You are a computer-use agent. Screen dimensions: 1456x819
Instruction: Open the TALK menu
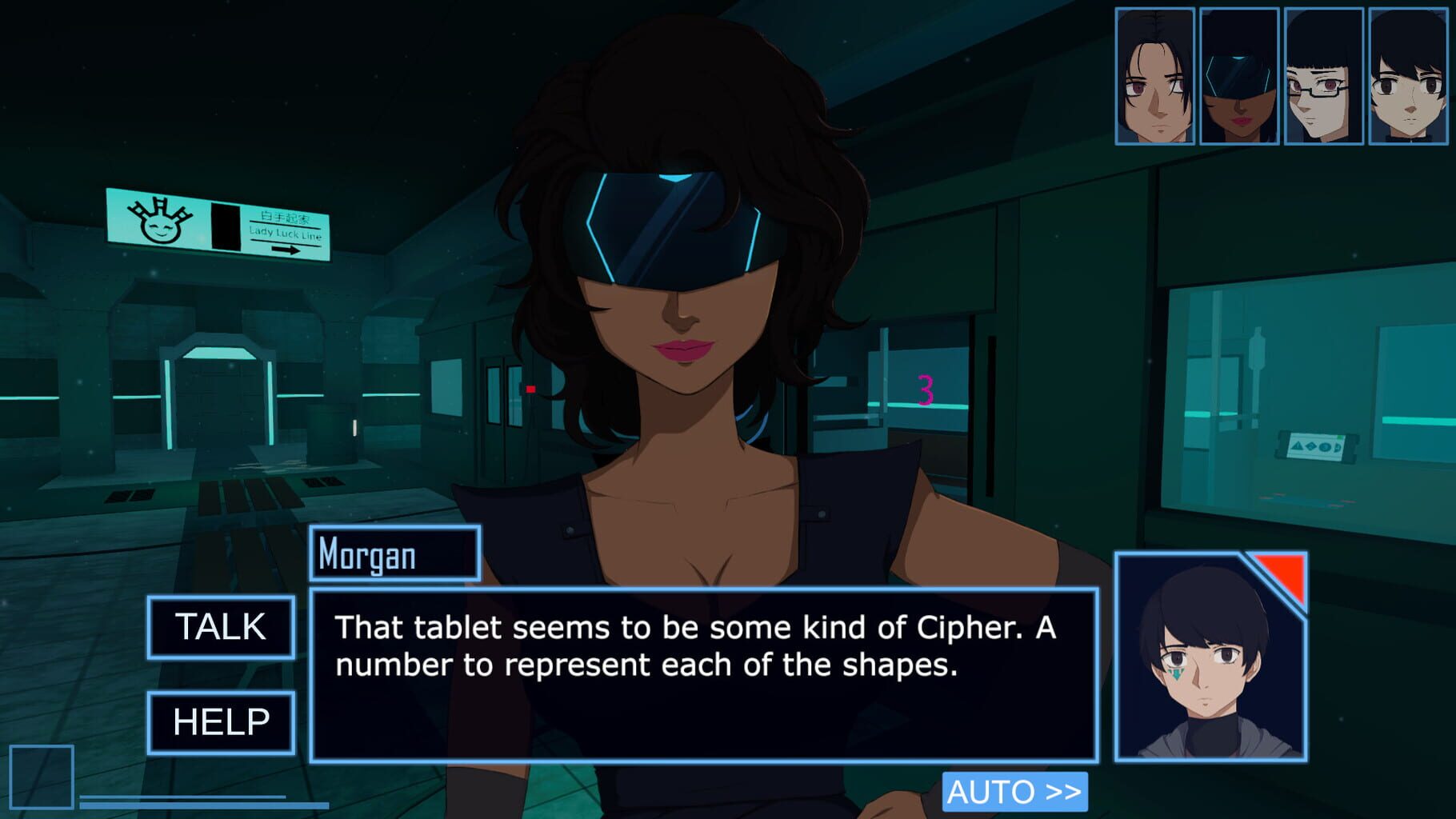[220, 628]
